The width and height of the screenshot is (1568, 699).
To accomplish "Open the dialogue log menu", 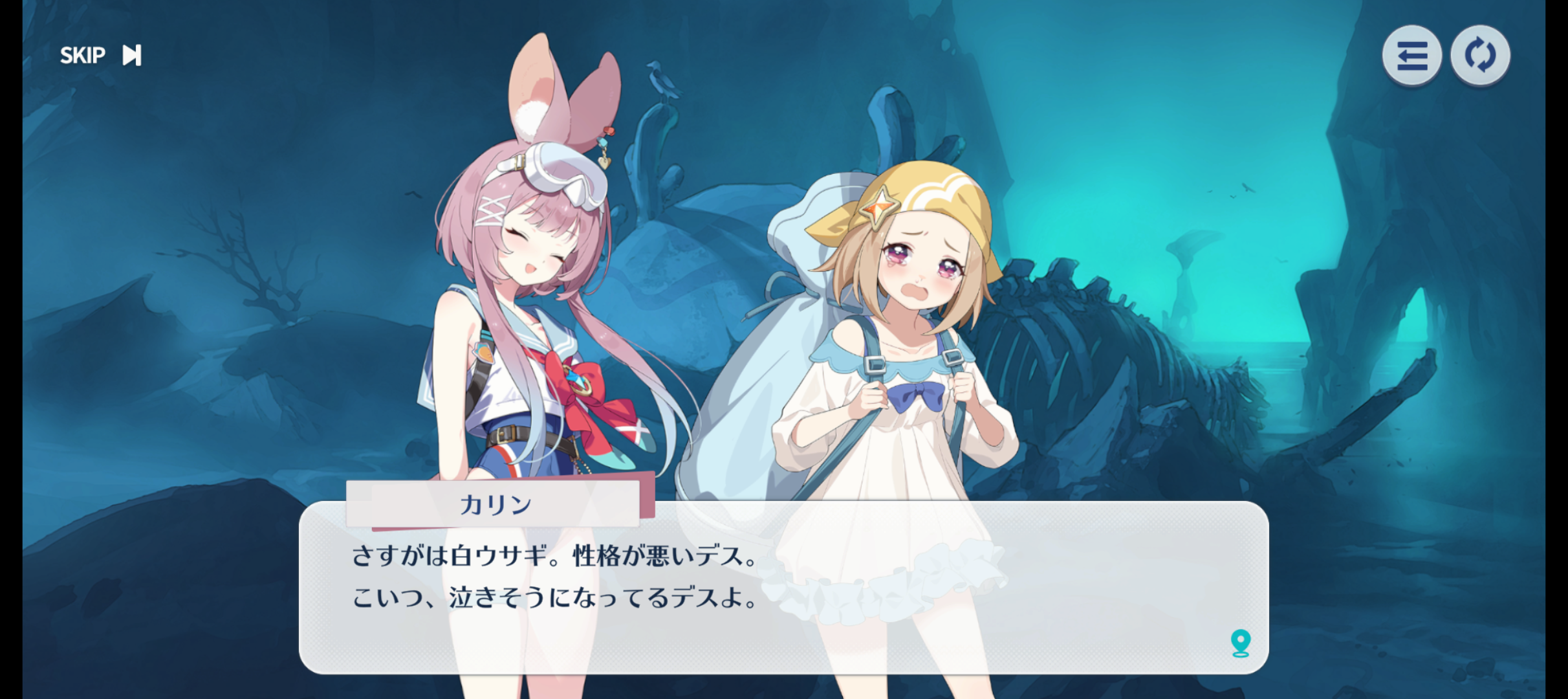I will pyautogui.click(x=1411, y=56).
